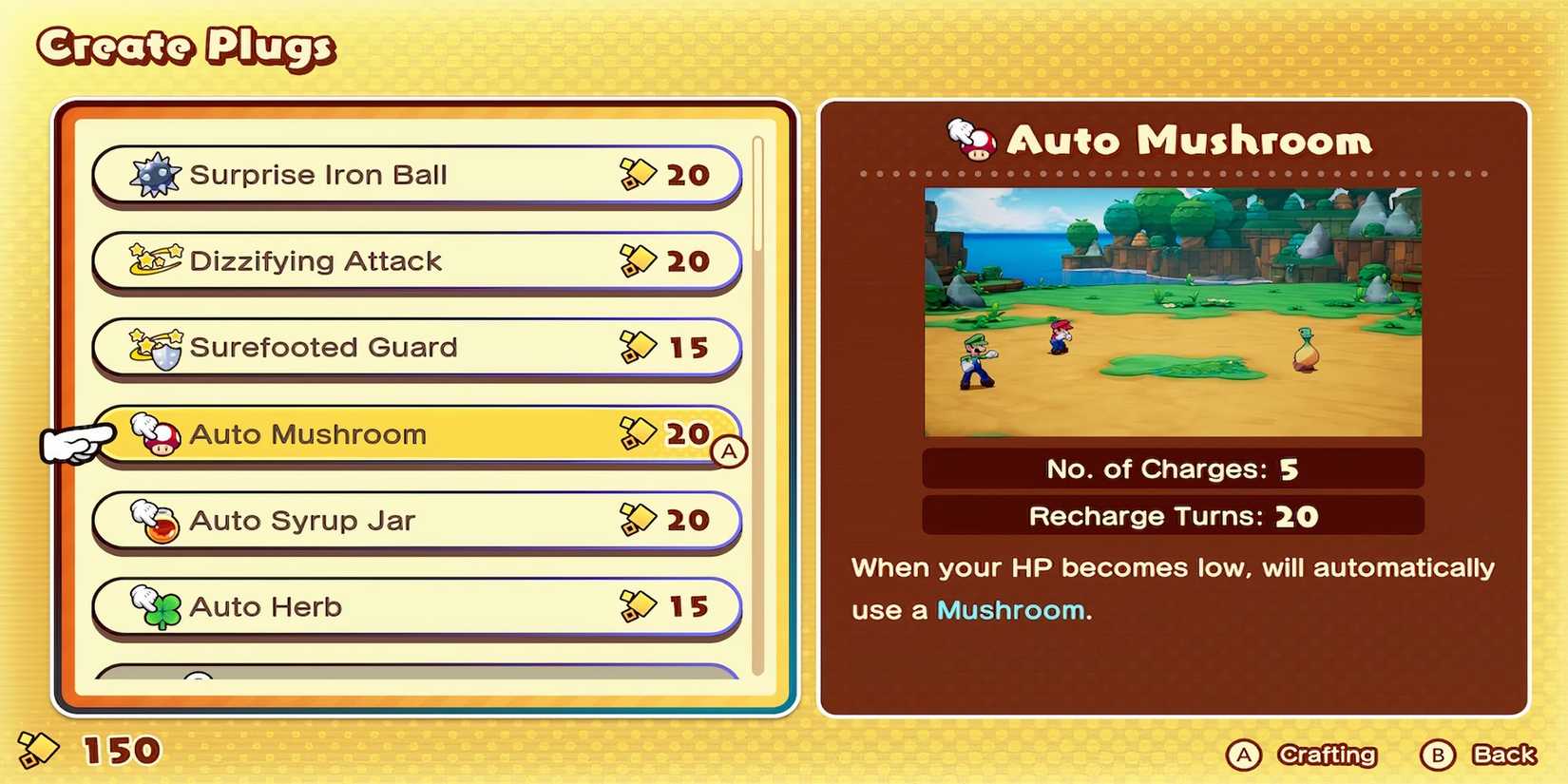Screen dimensions: 1568x784
Task: Click the sprocket currency icon at bottom left
Action: click(x=39, y=752)
